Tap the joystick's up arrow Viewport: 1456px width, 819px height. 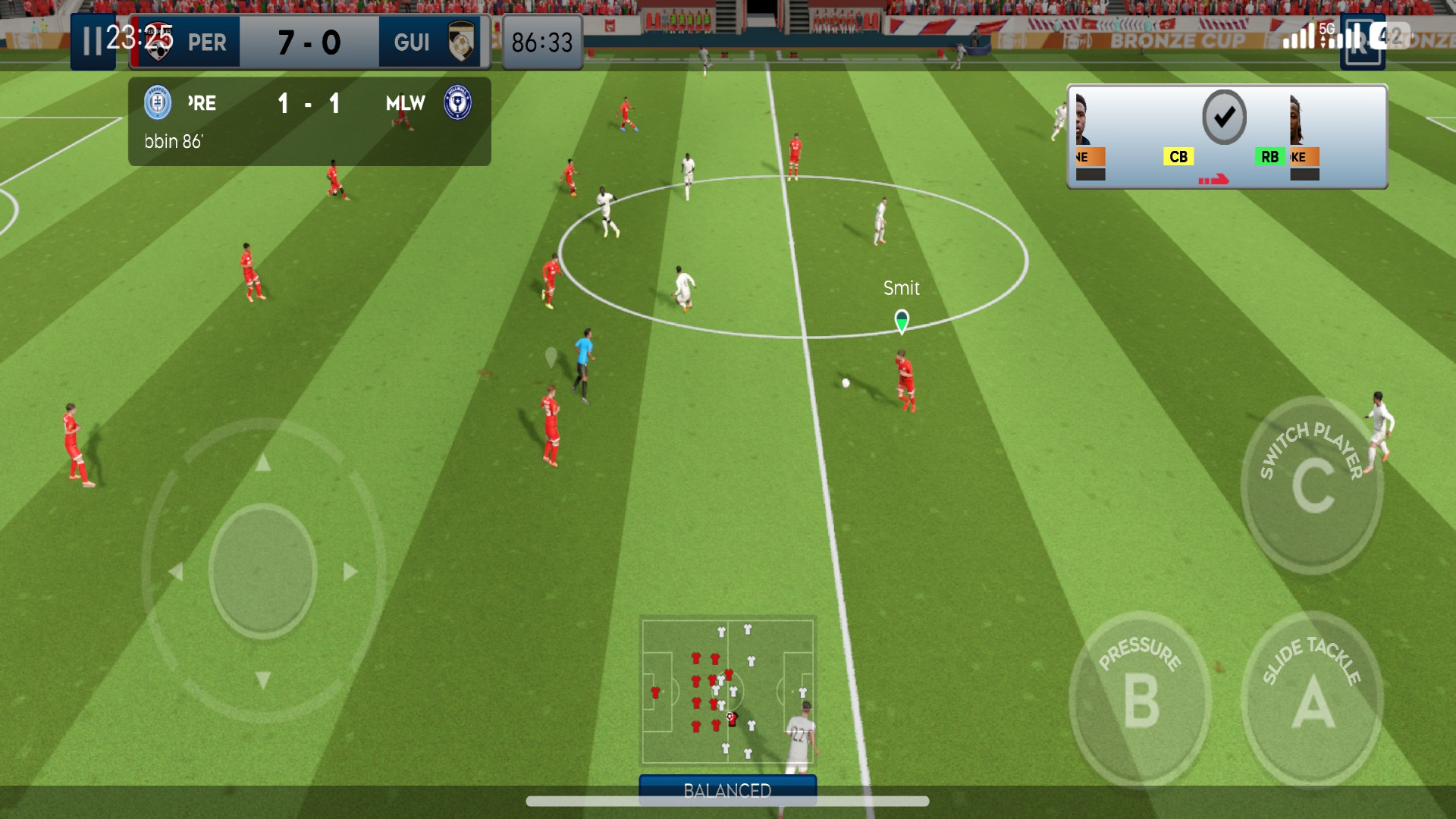point(262,463)
